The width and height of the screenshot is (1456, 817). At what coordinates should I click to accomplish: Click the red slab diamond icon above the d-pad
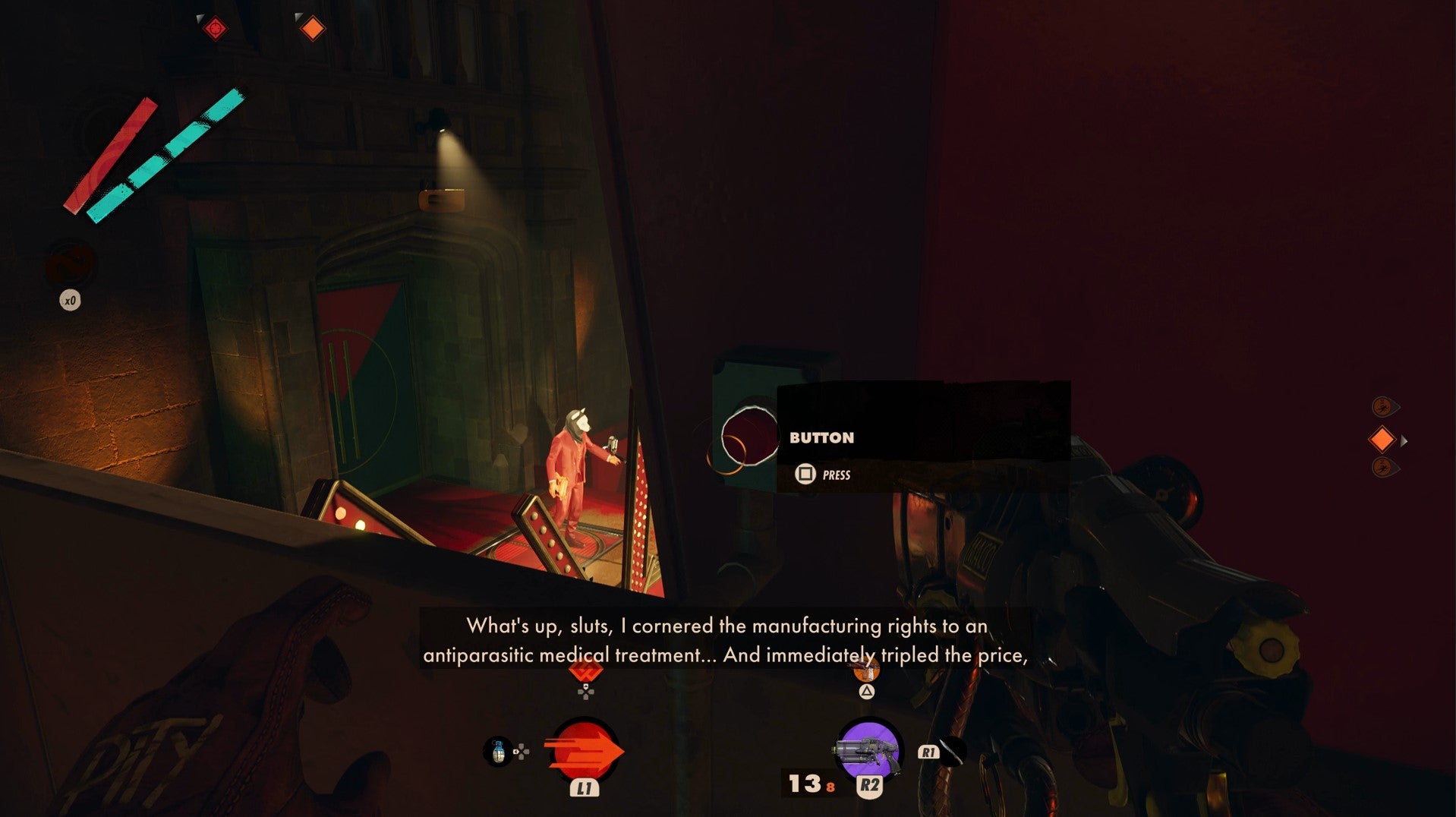click(585, 673)
